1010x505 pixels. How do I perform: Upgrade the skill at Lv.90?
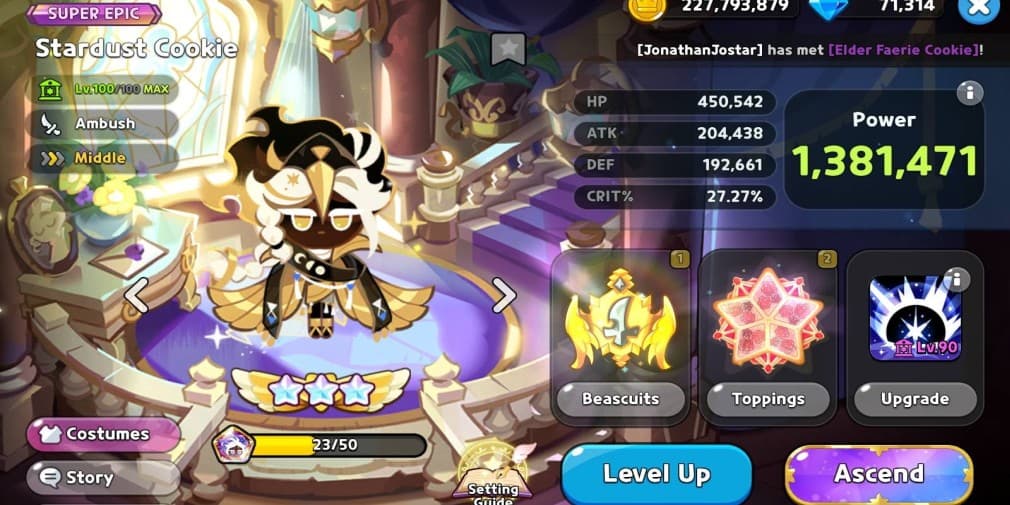pos(914,398)
